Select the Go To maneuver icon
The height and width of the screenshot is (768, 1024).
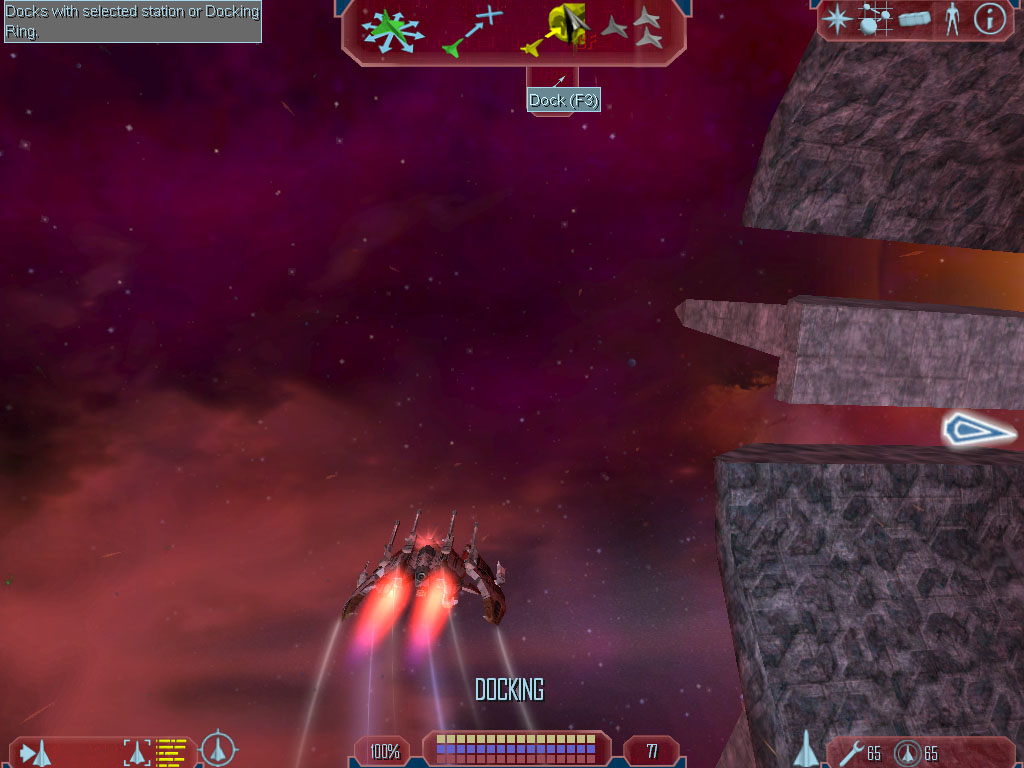click(472, 30)
